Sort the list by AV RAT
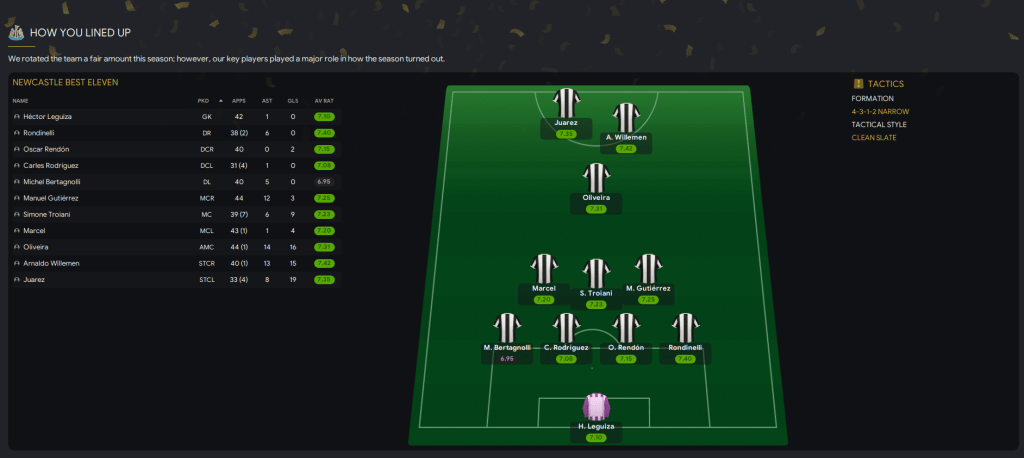 323,101
